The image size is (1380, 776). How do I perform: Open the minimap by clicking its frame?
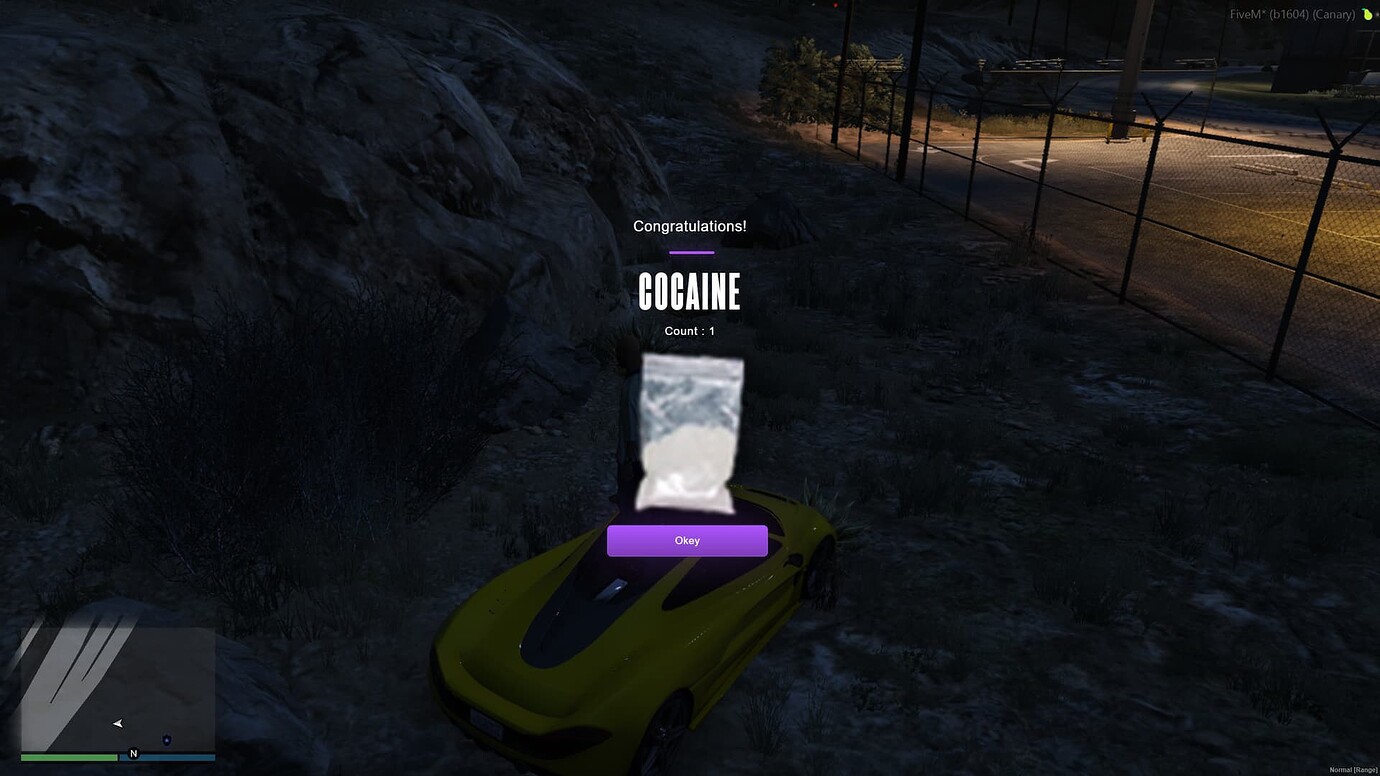click(x=118, y=690)
